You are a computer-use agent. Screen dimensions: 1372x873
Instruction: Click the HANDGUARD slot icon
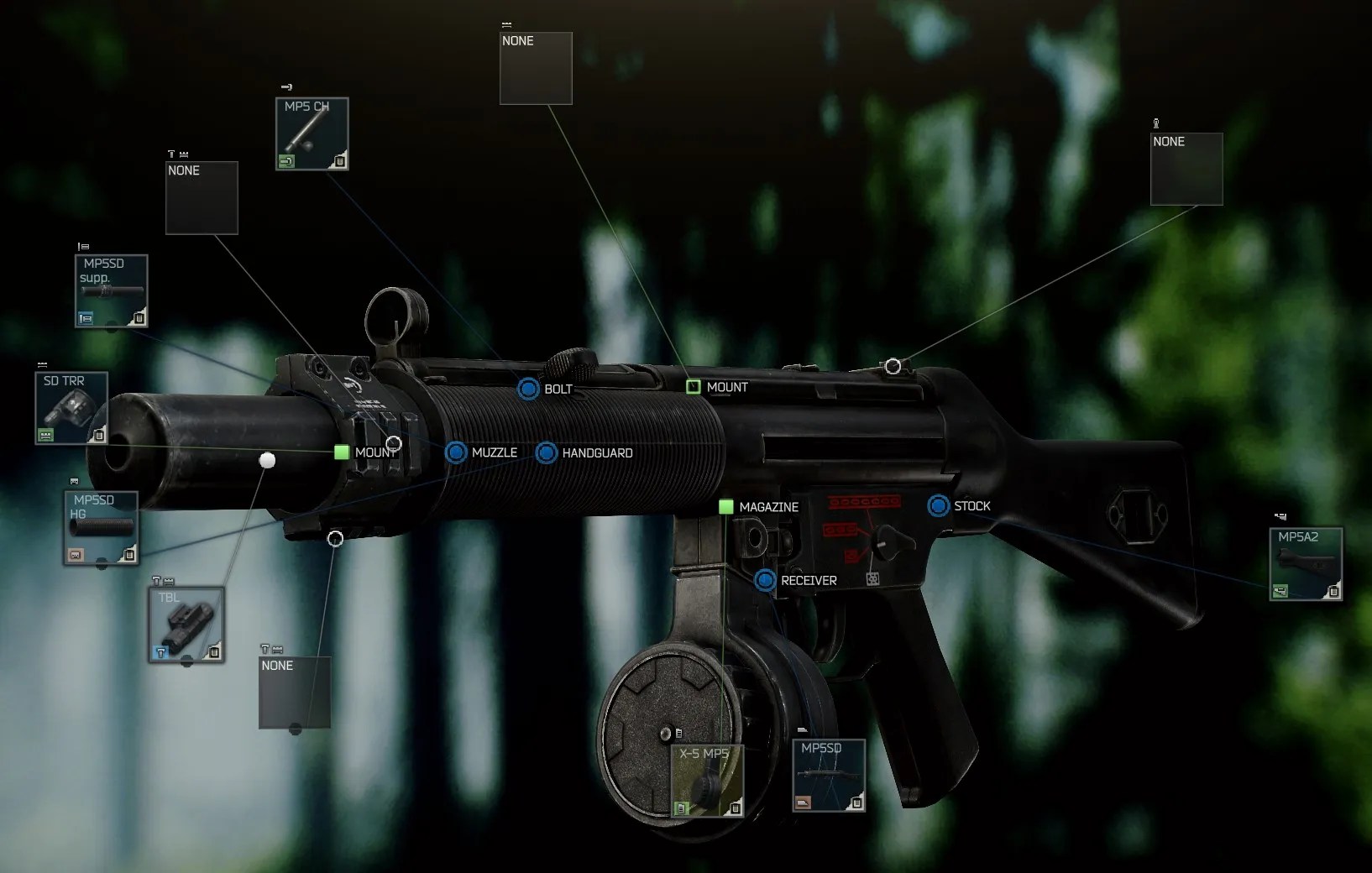tap(546, 452)
